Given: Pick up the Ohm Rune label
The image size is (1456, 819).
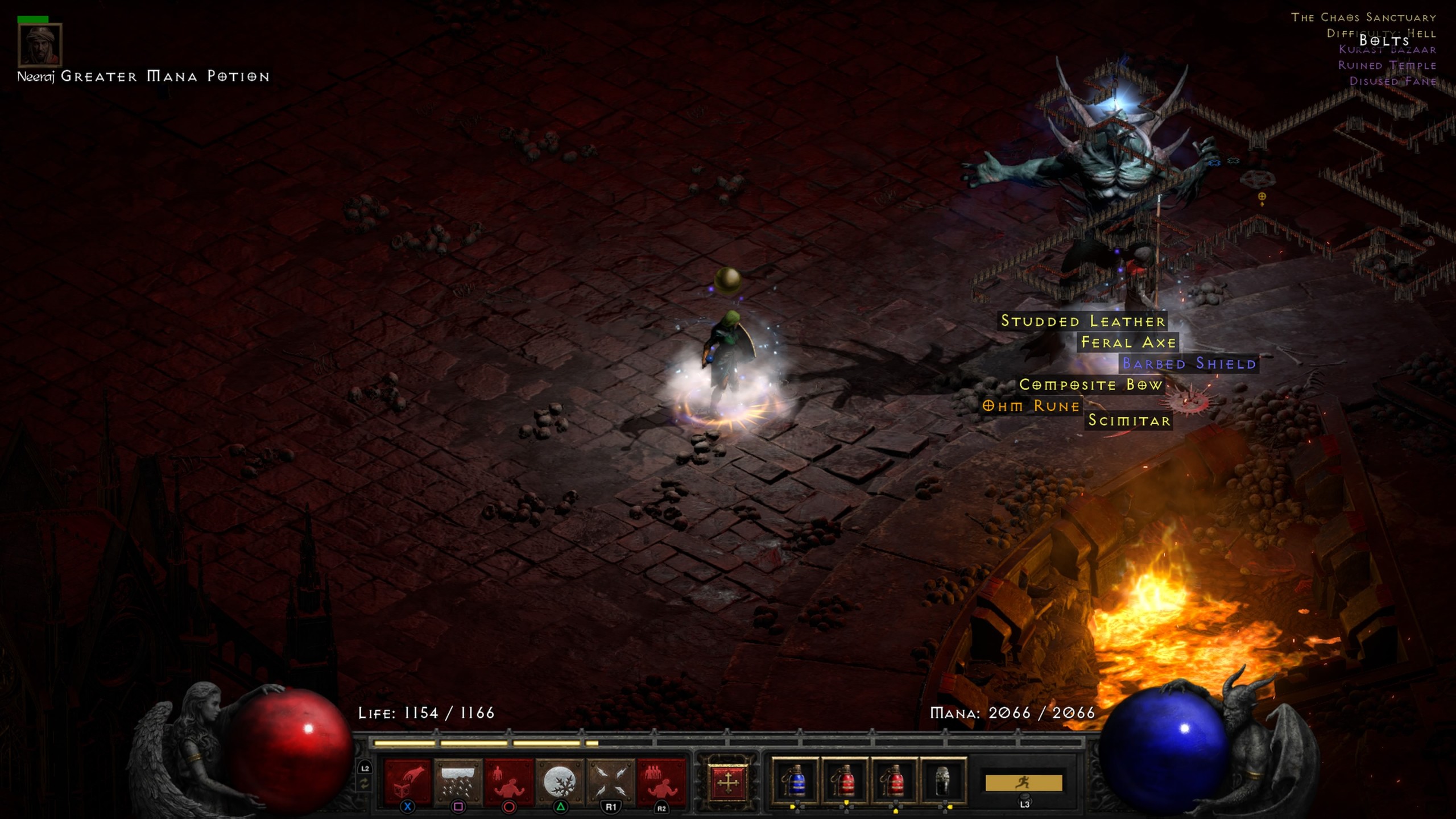Looking at the screenshot, I should (x=1031, y=406).
